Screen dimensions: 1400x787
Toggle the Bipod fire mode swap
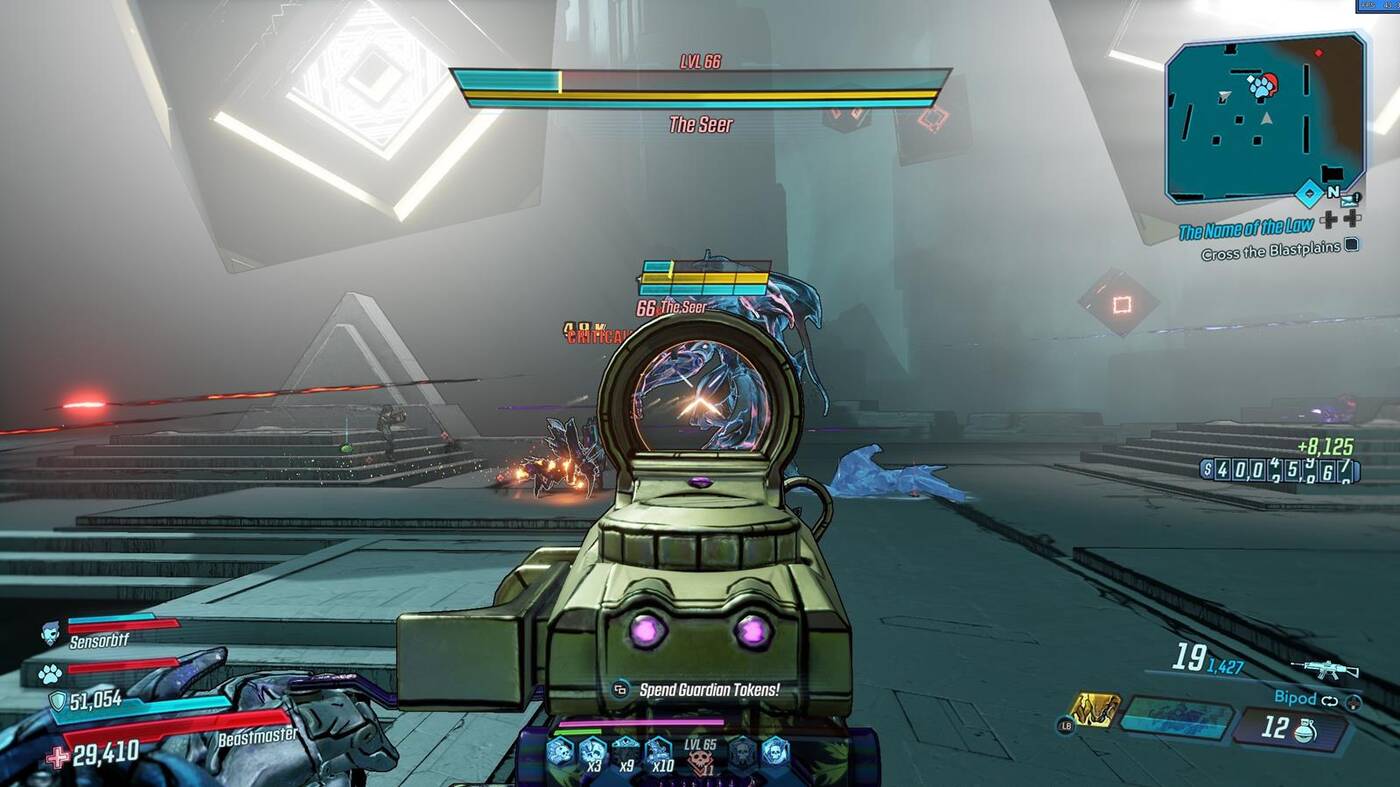coord(1331,701)
